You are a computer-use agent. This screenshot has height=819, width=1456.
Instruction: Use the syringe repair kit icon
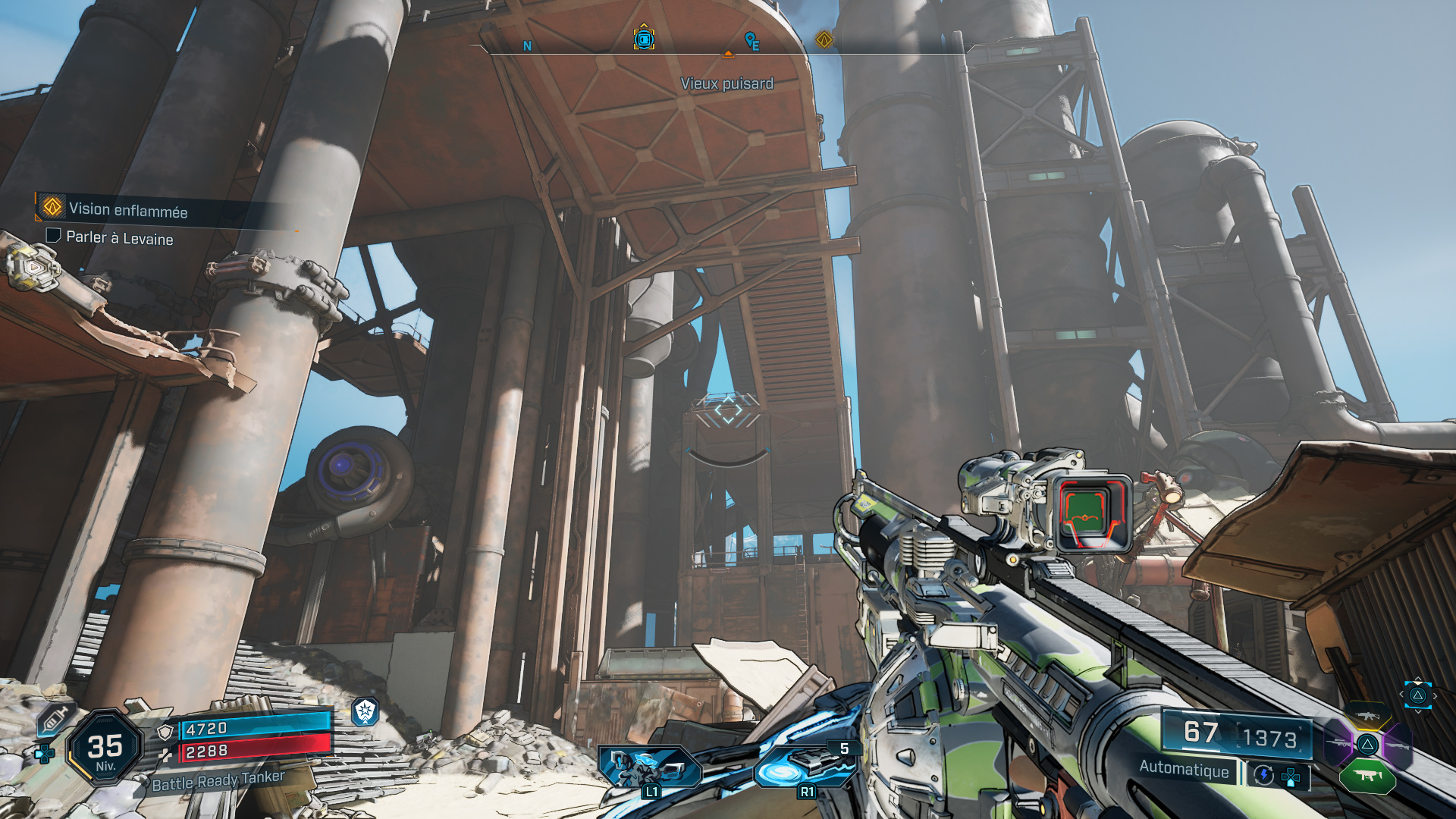tap(55, 717)
